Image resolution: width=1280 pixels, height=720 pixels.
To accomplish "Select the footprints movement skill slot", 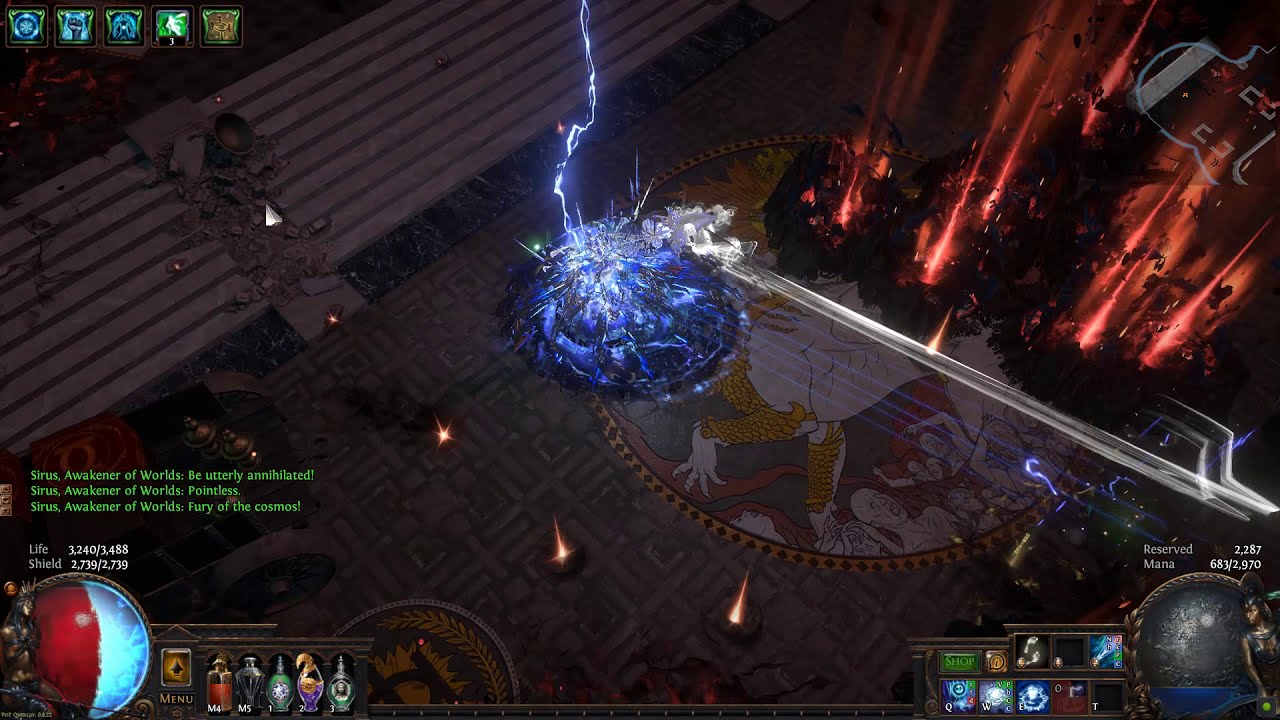I will click(1031, 653).
